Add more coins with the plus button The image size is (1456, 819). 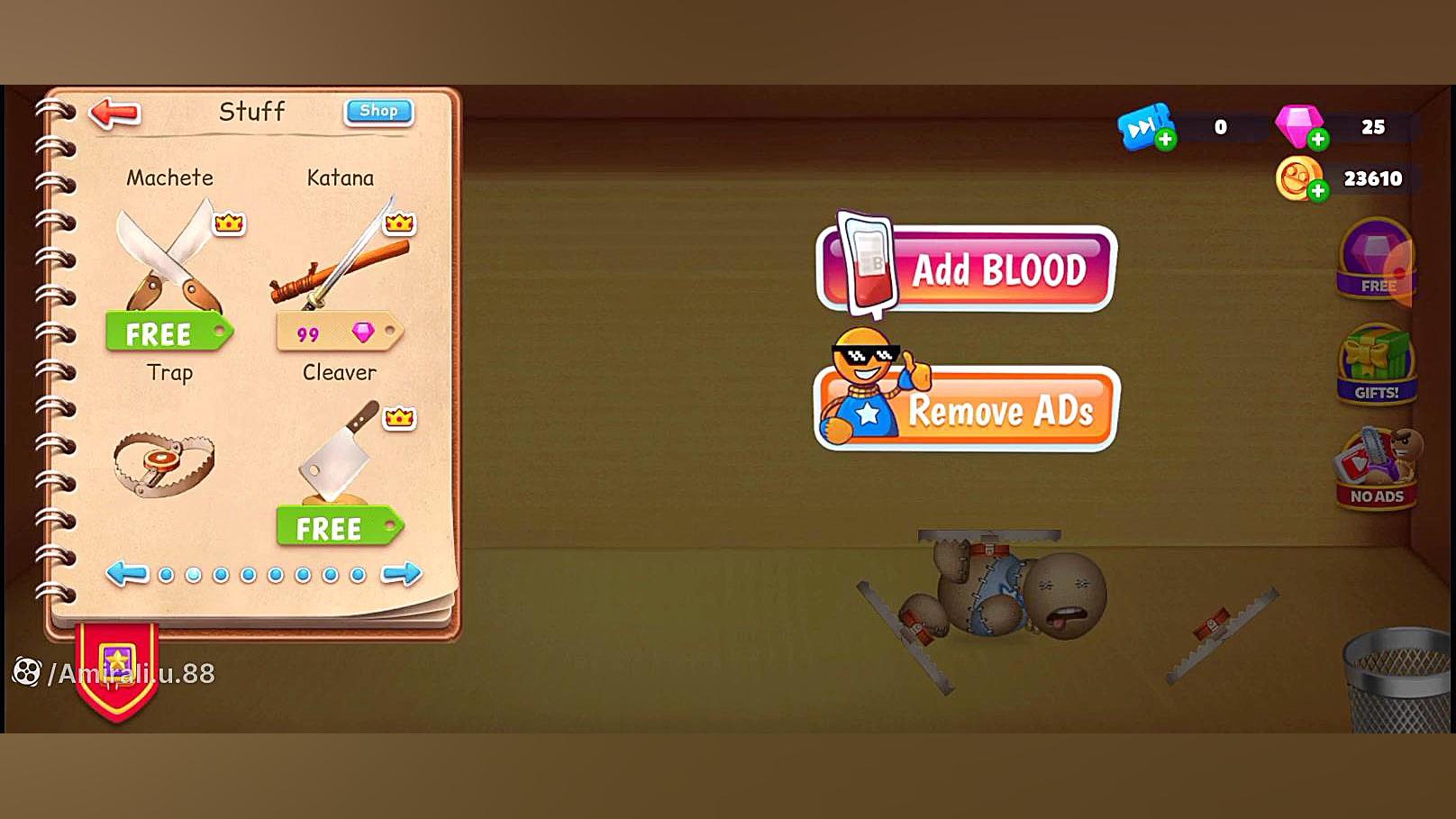[1318, 190]
